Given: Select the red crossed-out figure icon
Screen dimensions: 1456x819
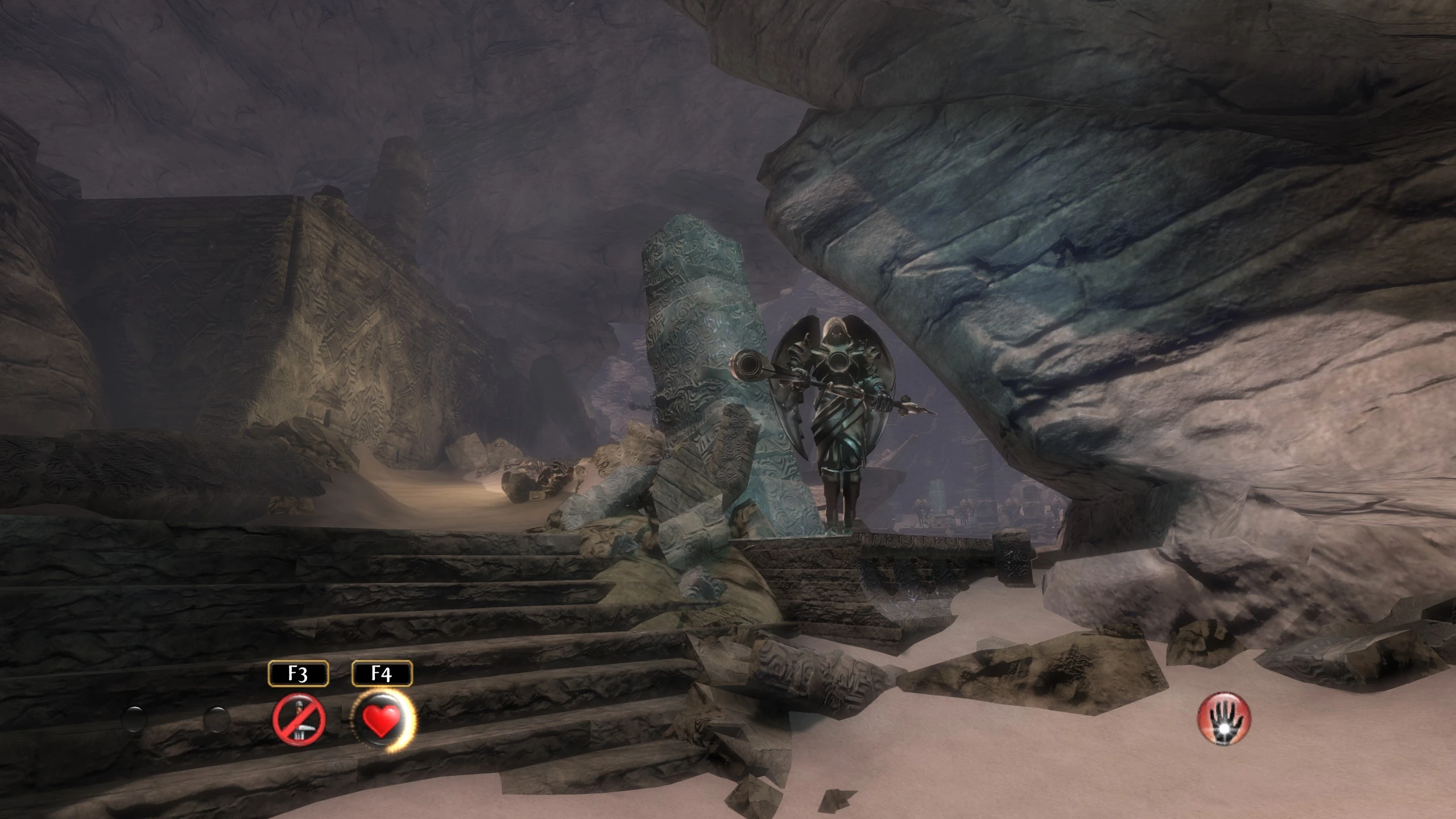Looking at the screenshot, I should pyautogui.click(x=299, y=719).
